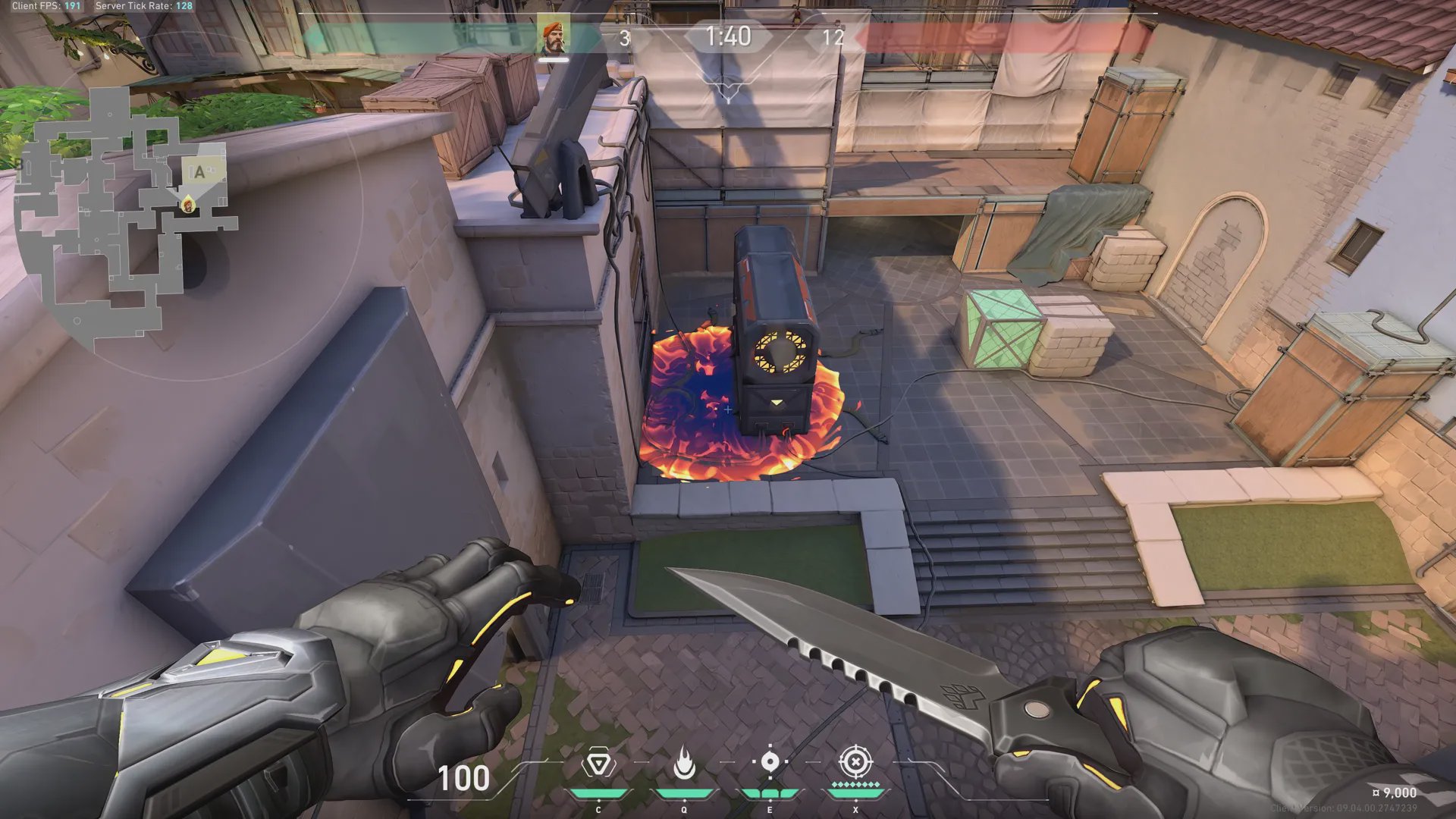Click the A site marker on minimap

coord(199,172)
